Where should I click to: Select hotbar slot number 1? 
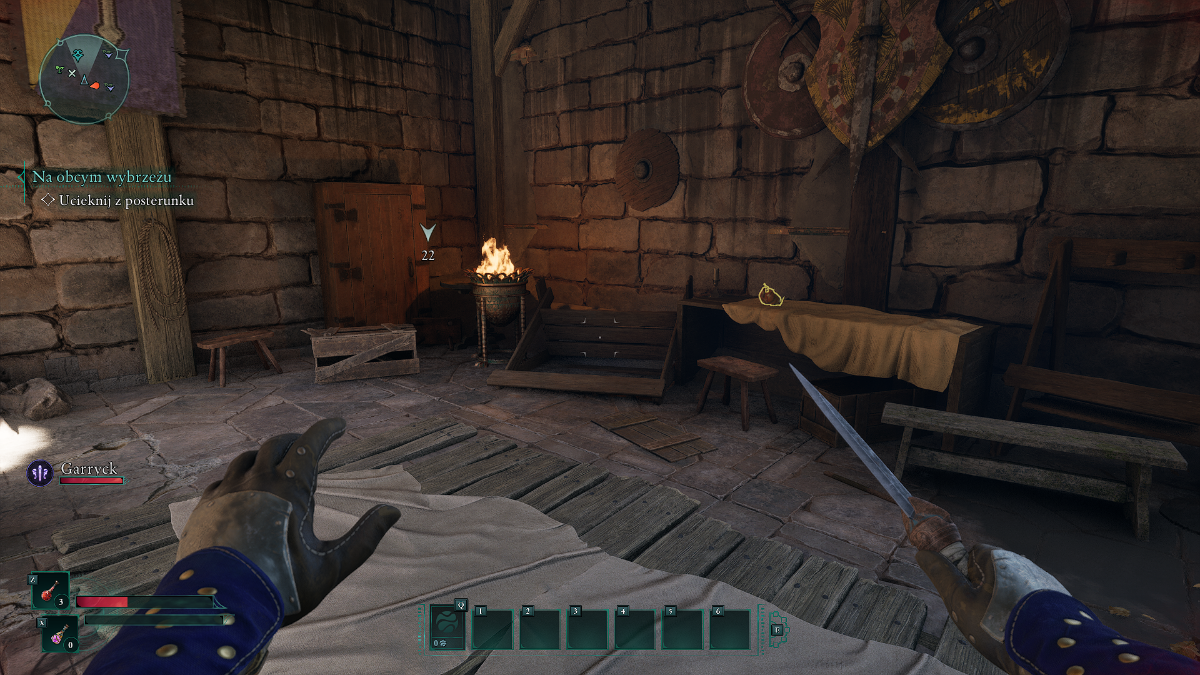click(492, 629)
